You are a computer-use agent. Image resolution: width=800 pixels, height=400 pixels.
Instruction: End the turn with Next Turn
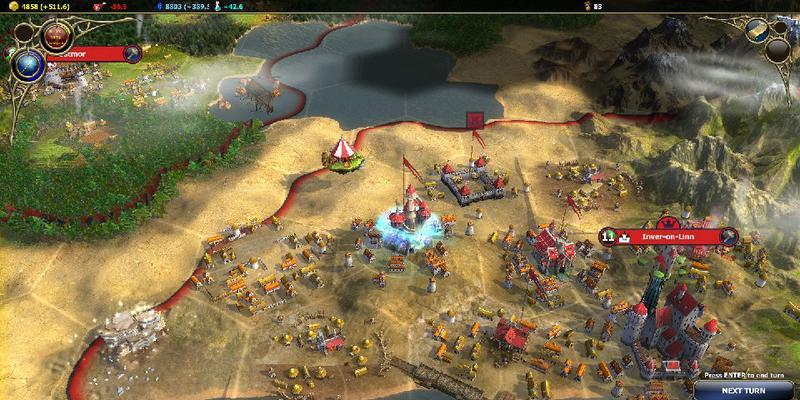click(743, 390)
